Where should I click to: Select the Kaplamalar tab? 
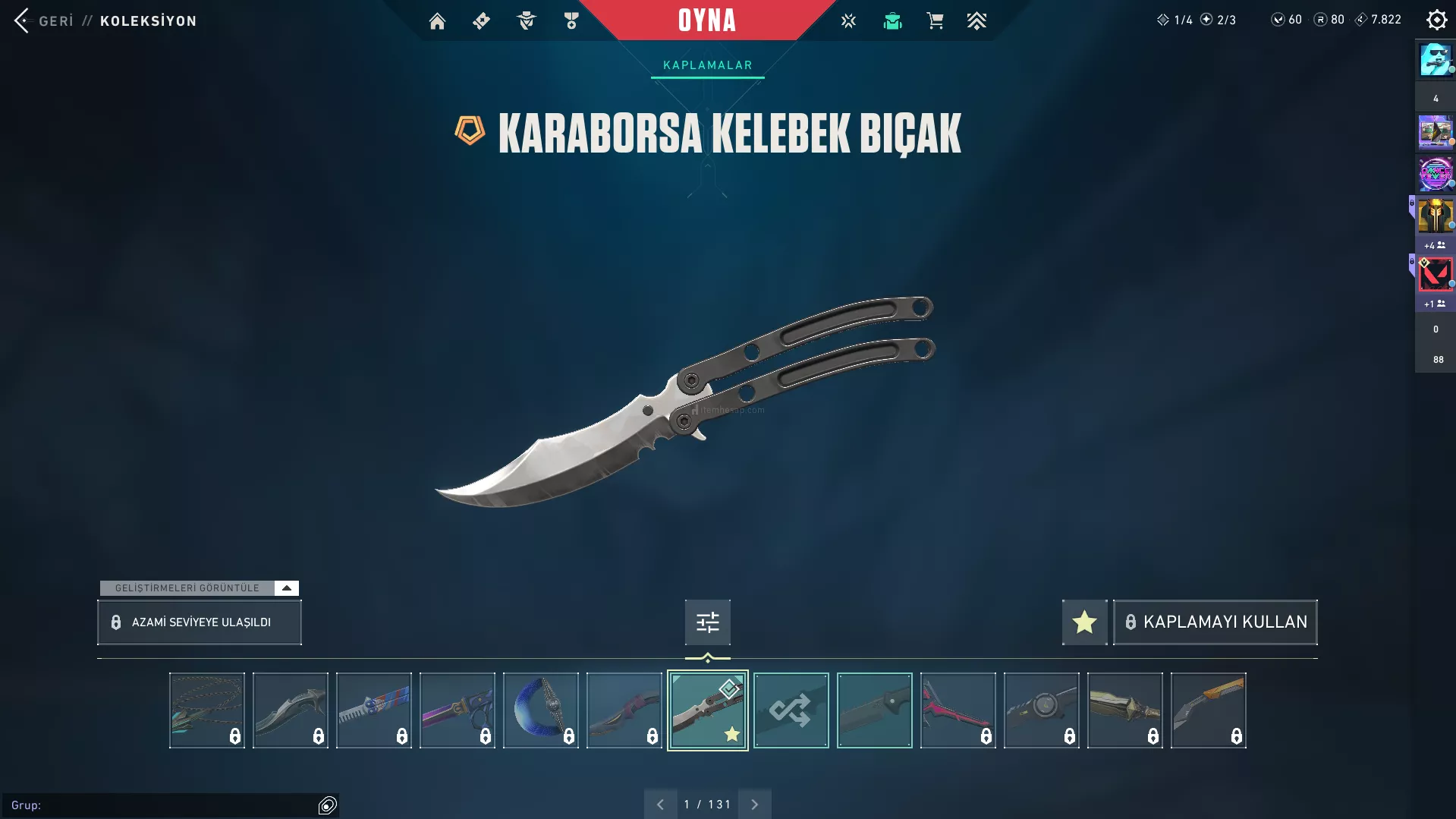[x=707, y=65]
